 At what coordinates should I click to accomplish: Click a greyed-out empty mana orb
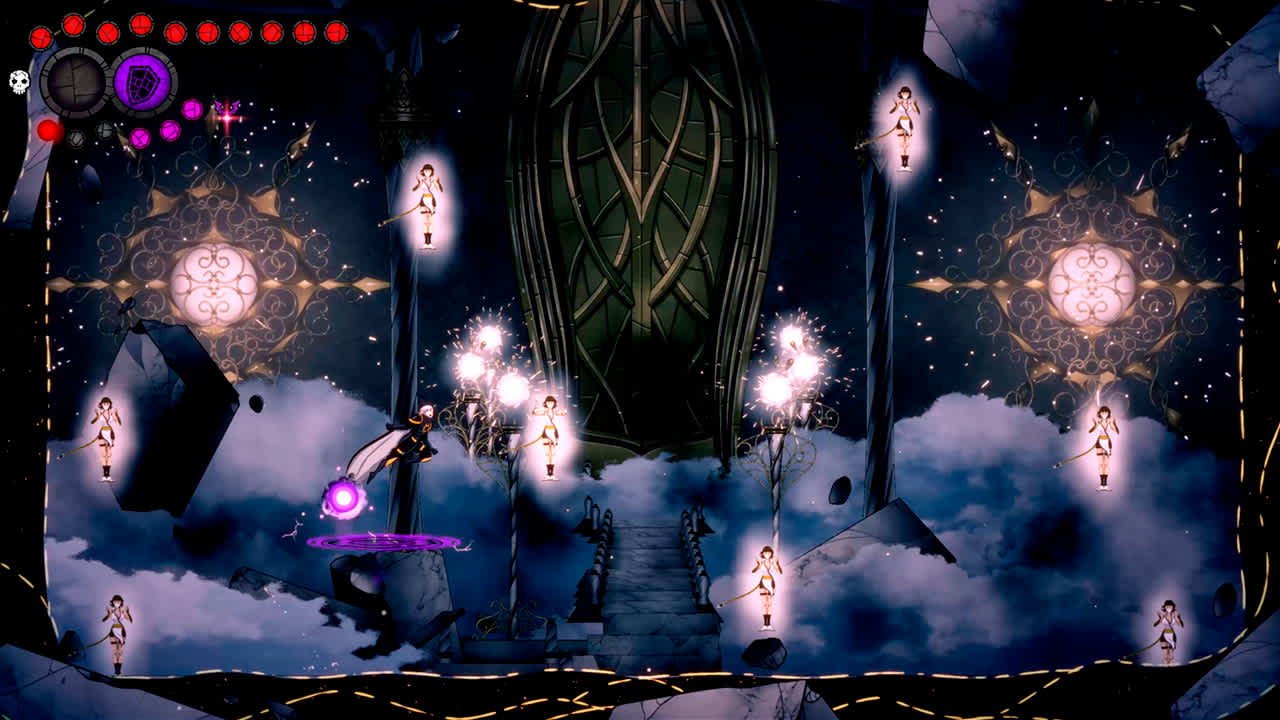(105, 131)
